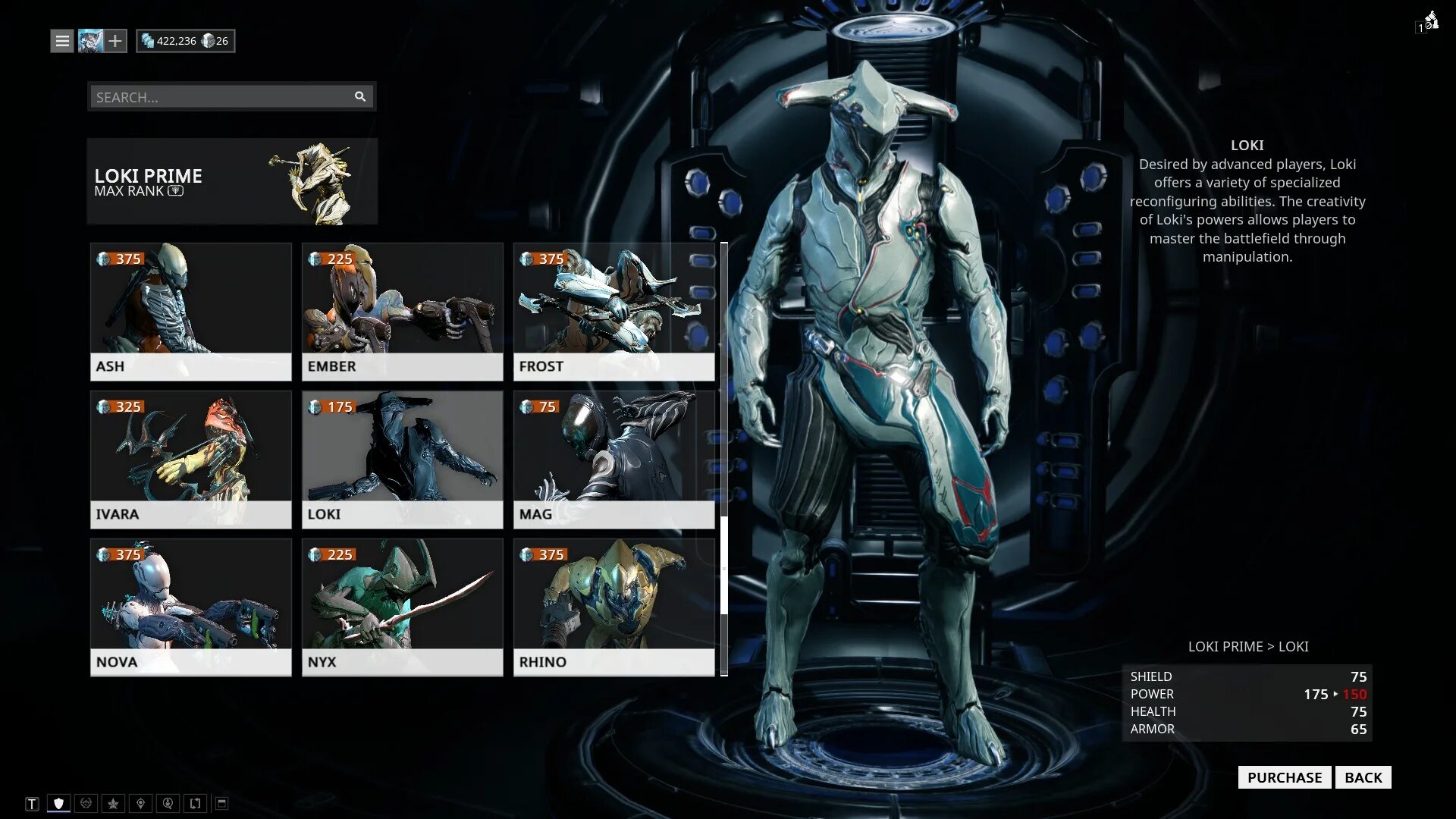Click the warframe search field
Viewport: 1456px width, 819px height.
[x=220, y=97]
